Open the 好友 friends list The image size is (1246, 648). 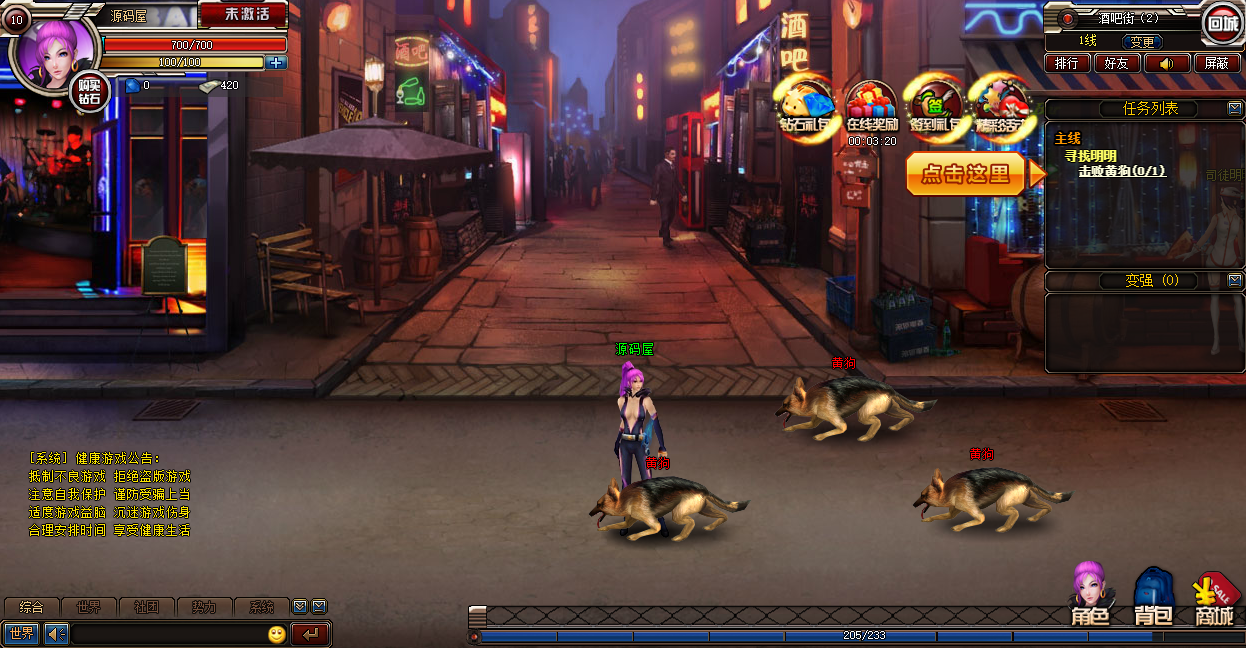point(1116,63)
